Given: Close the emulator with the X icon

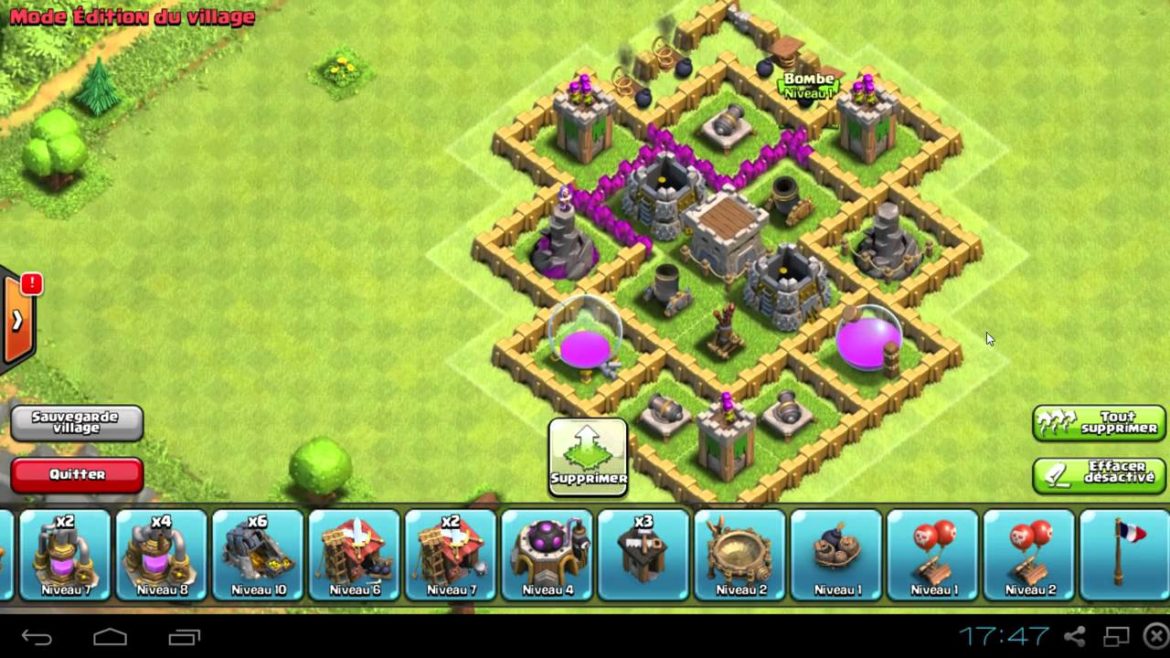Looking at the screenshot, I should [1155, 636].
